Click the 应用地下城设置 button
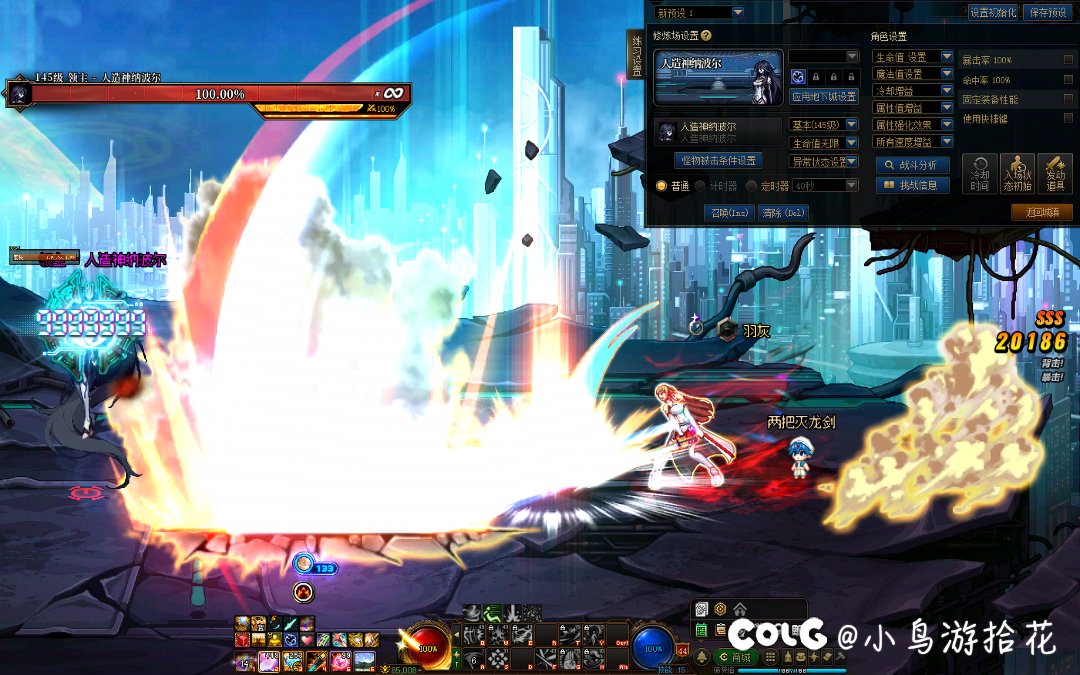The image size is (1080, 675). (824, 96)
